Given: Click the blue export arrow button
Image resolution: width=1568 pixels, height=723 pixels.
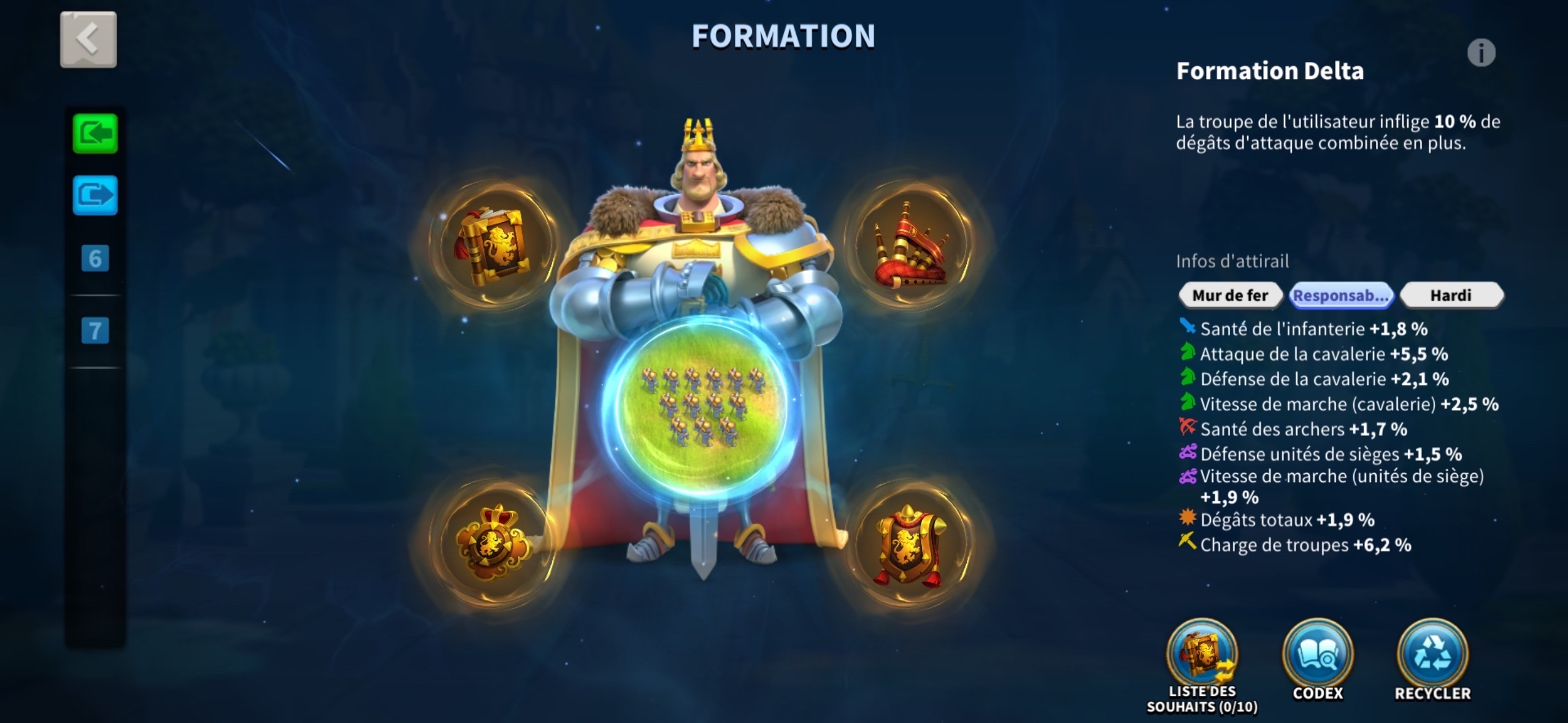Looking at the screenshot, I should click(95, 196).
